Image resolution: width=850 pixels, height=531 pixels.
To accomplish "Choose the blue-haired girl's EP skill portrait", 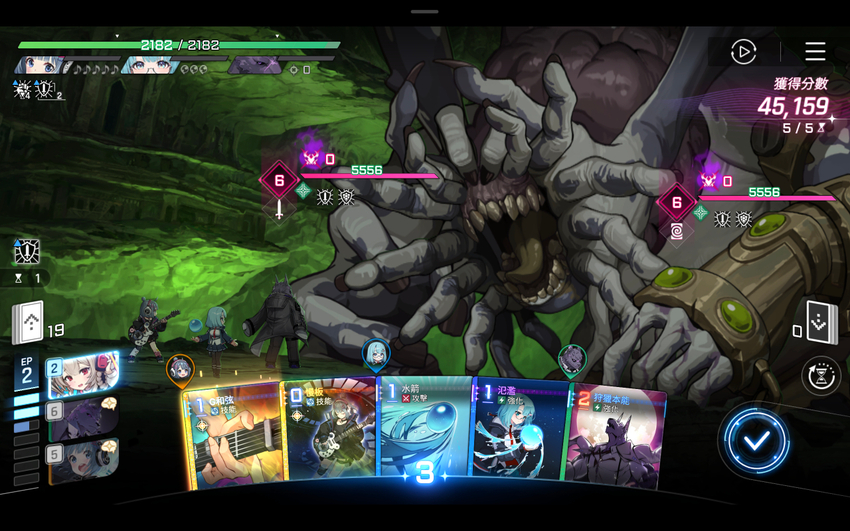I will click(84, 461).
